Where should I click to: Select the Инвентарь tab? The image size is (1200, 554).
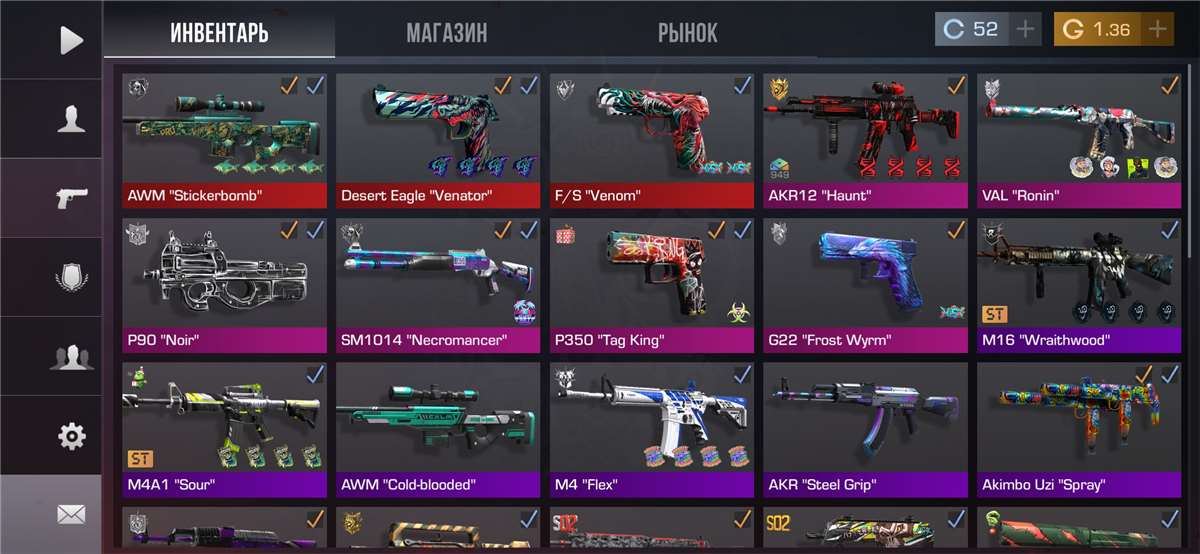coord(219,32)
